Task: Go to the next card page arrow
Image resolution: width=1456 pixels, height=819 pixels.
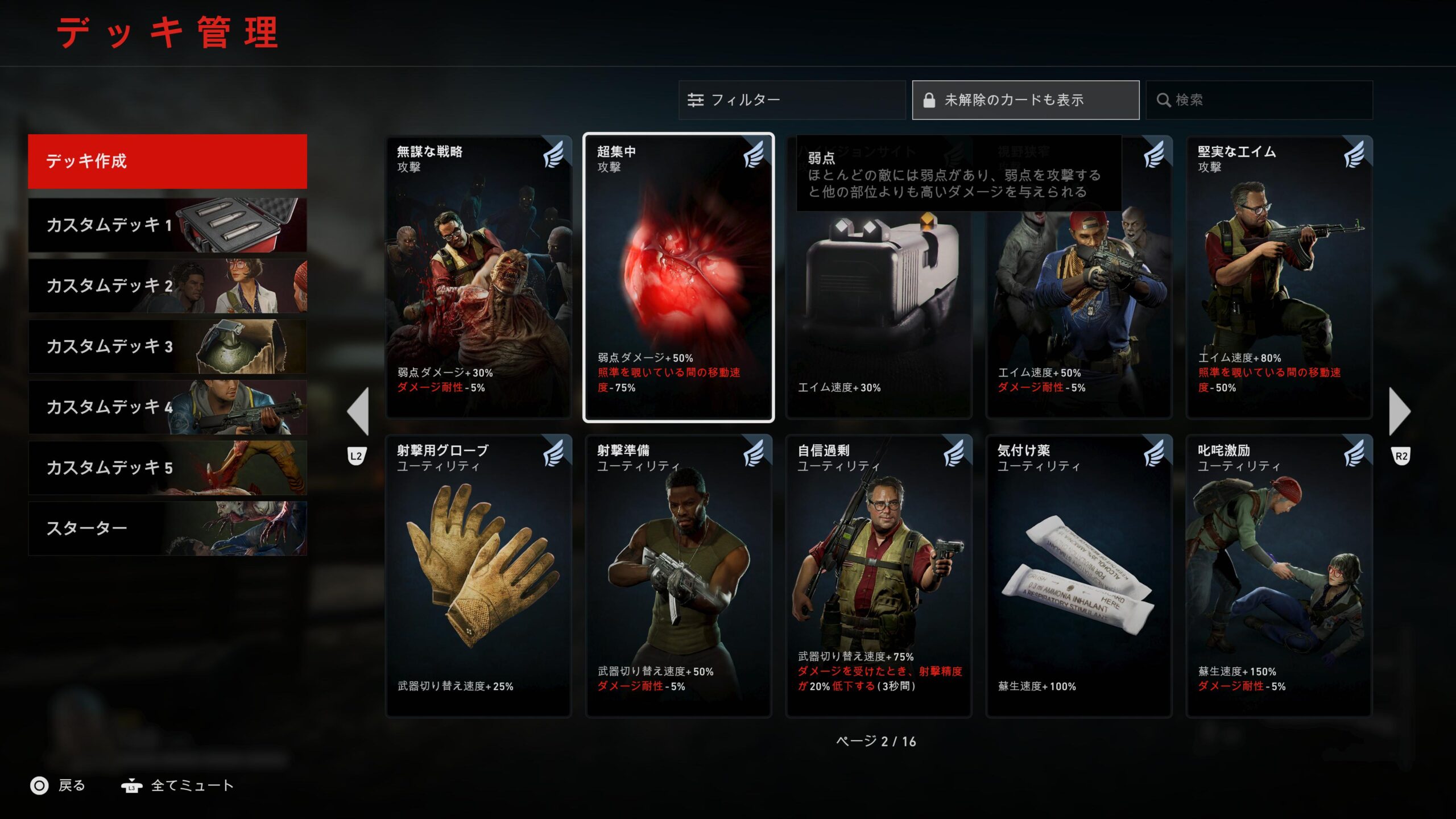Action: pyautogui.click(x=1400, y=411)
